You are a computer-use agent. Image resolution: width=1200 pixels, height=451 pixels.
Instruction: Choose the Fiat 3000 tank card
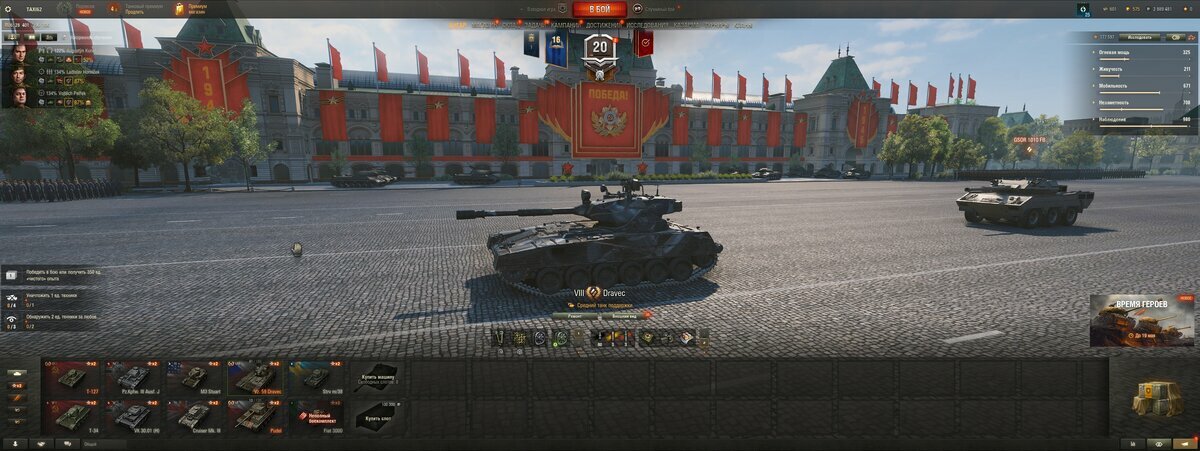click(x=317, y=416)
